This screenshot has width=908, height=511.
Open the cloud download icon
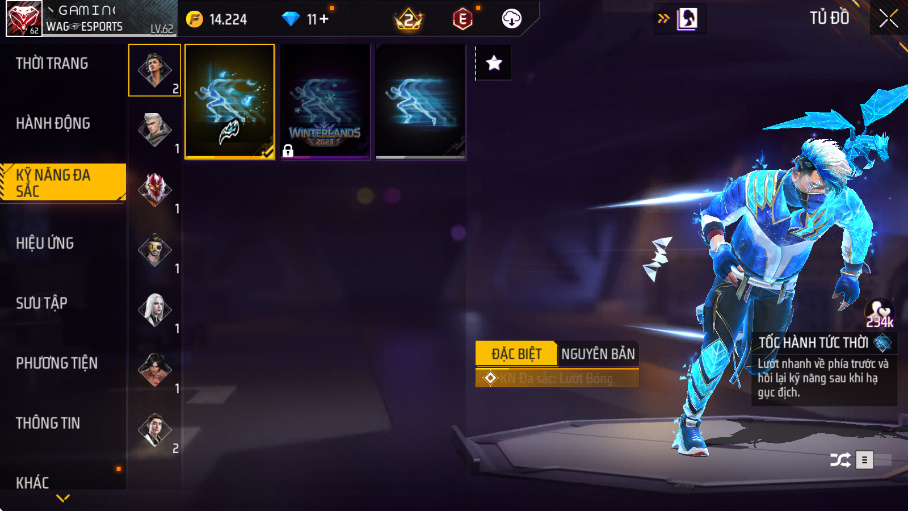click(512, 18)
